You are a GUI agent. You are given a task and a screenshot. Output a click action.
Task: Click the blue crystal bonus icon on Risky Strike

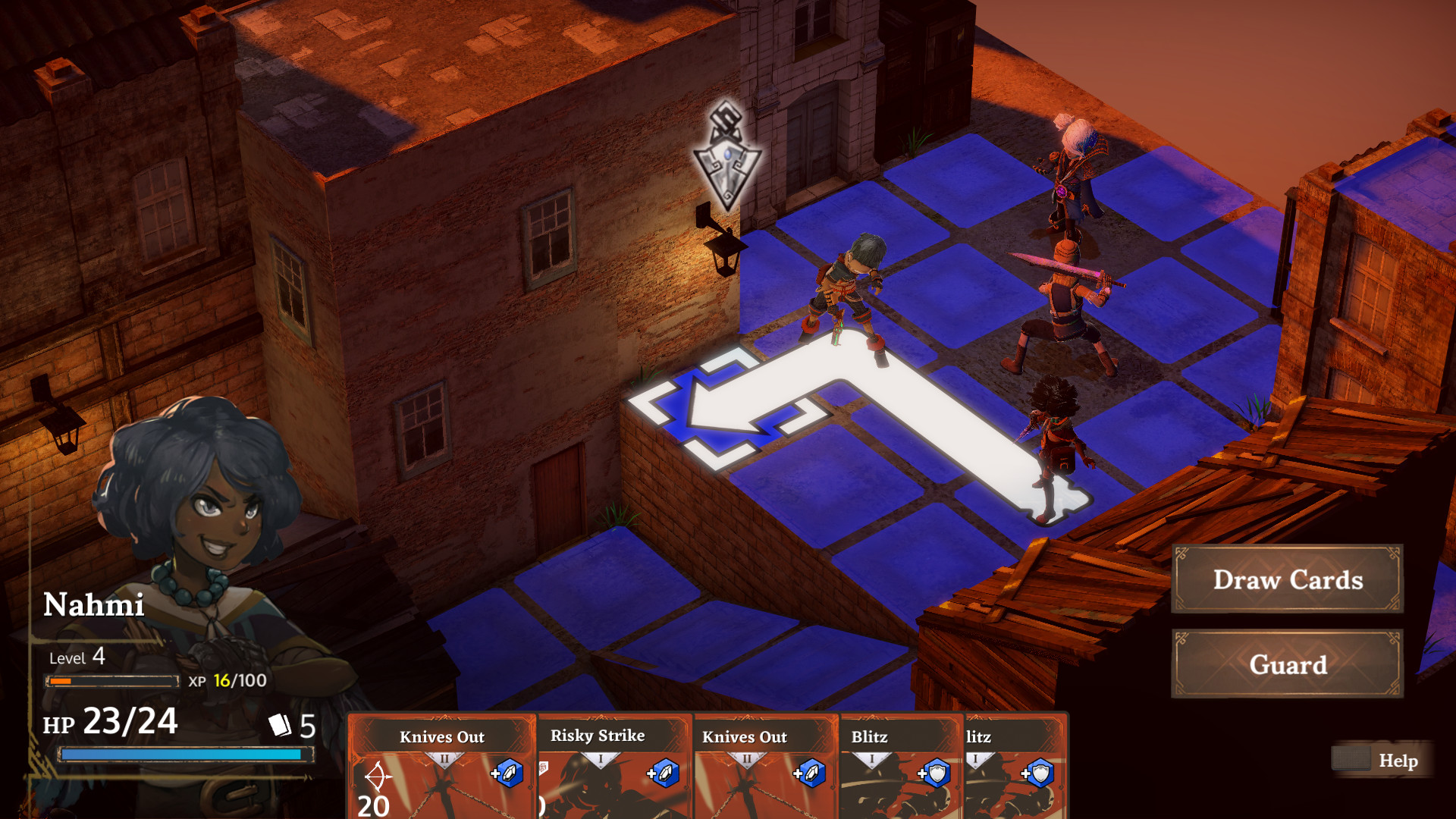pos(665,775)
